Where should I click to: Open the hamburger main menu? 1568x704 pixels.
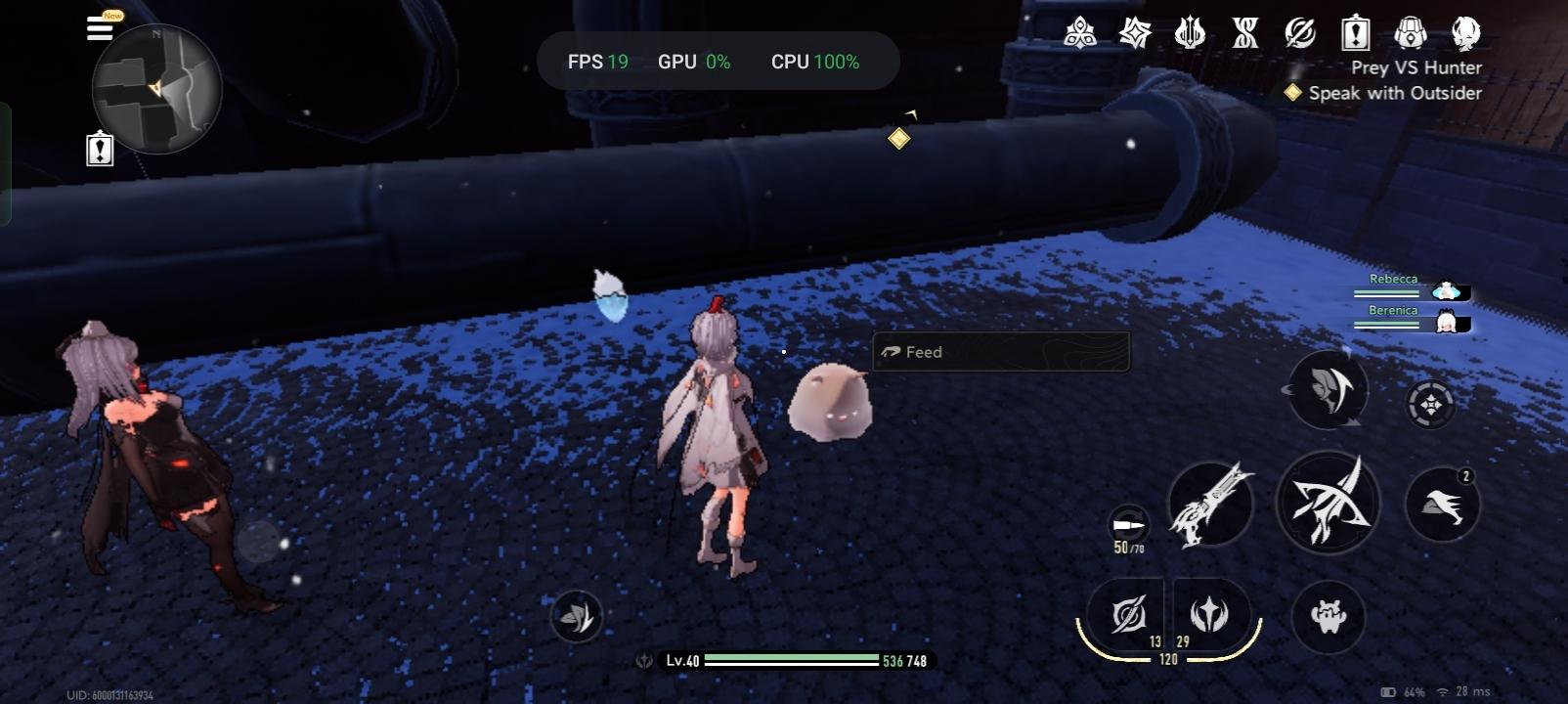(100, 27)
